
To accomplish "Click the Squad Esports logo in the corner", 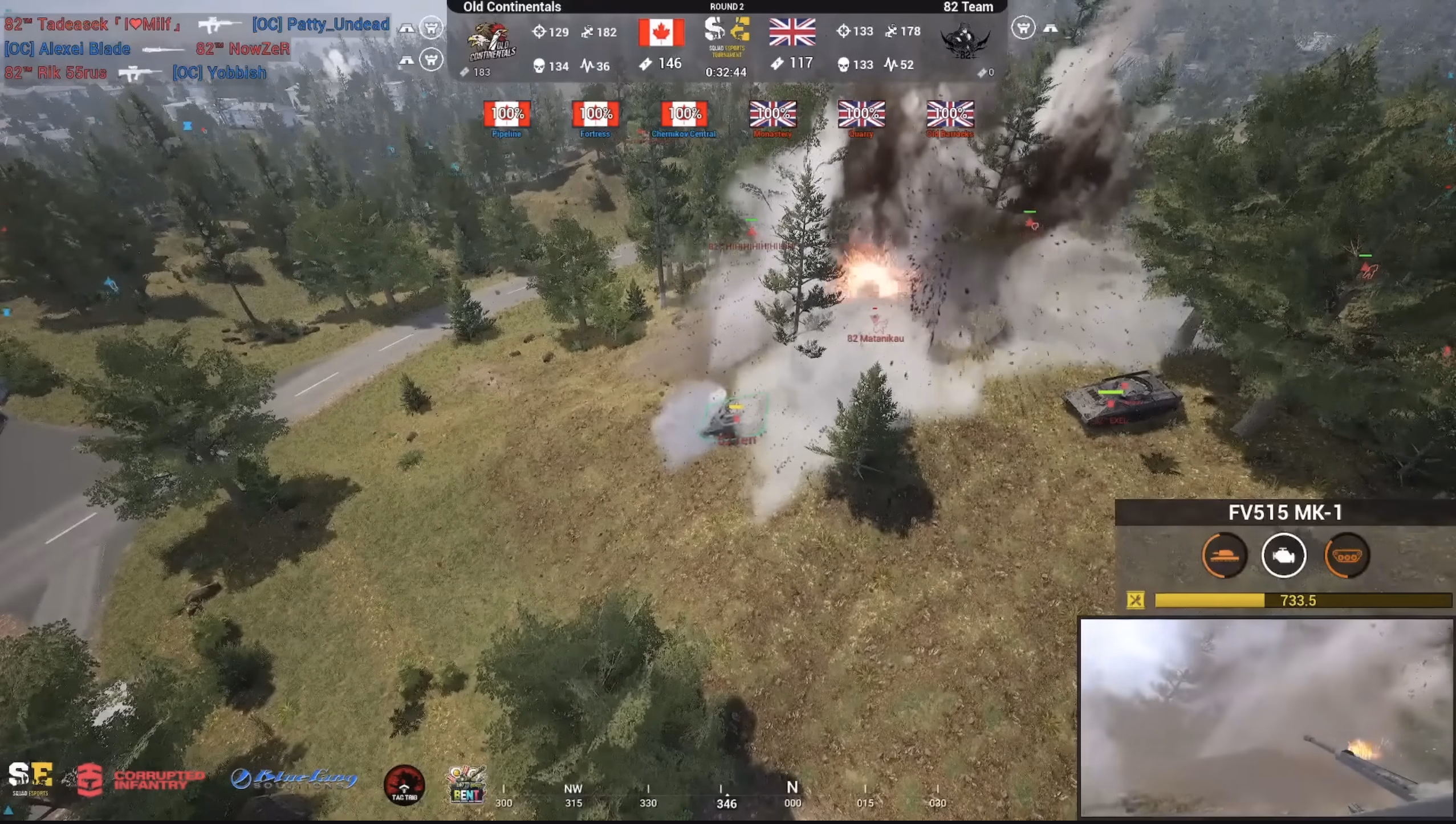I will point(30,778).
